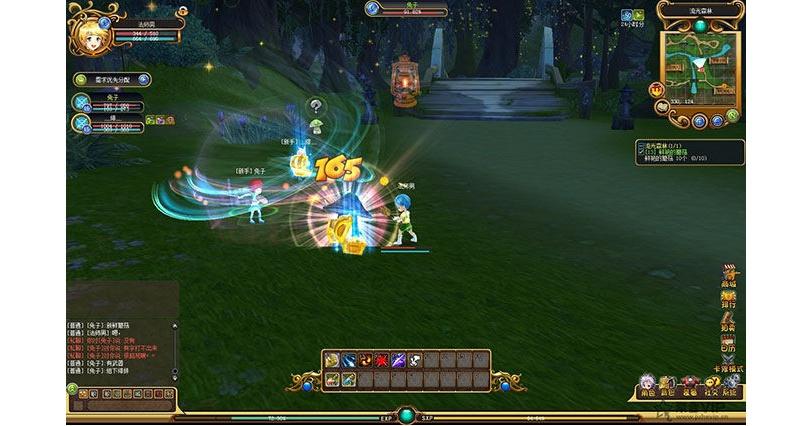The width and height of the screenshot is (812, 426).
Task: Open the 排行 ranking button
Action: pos(729,299)
